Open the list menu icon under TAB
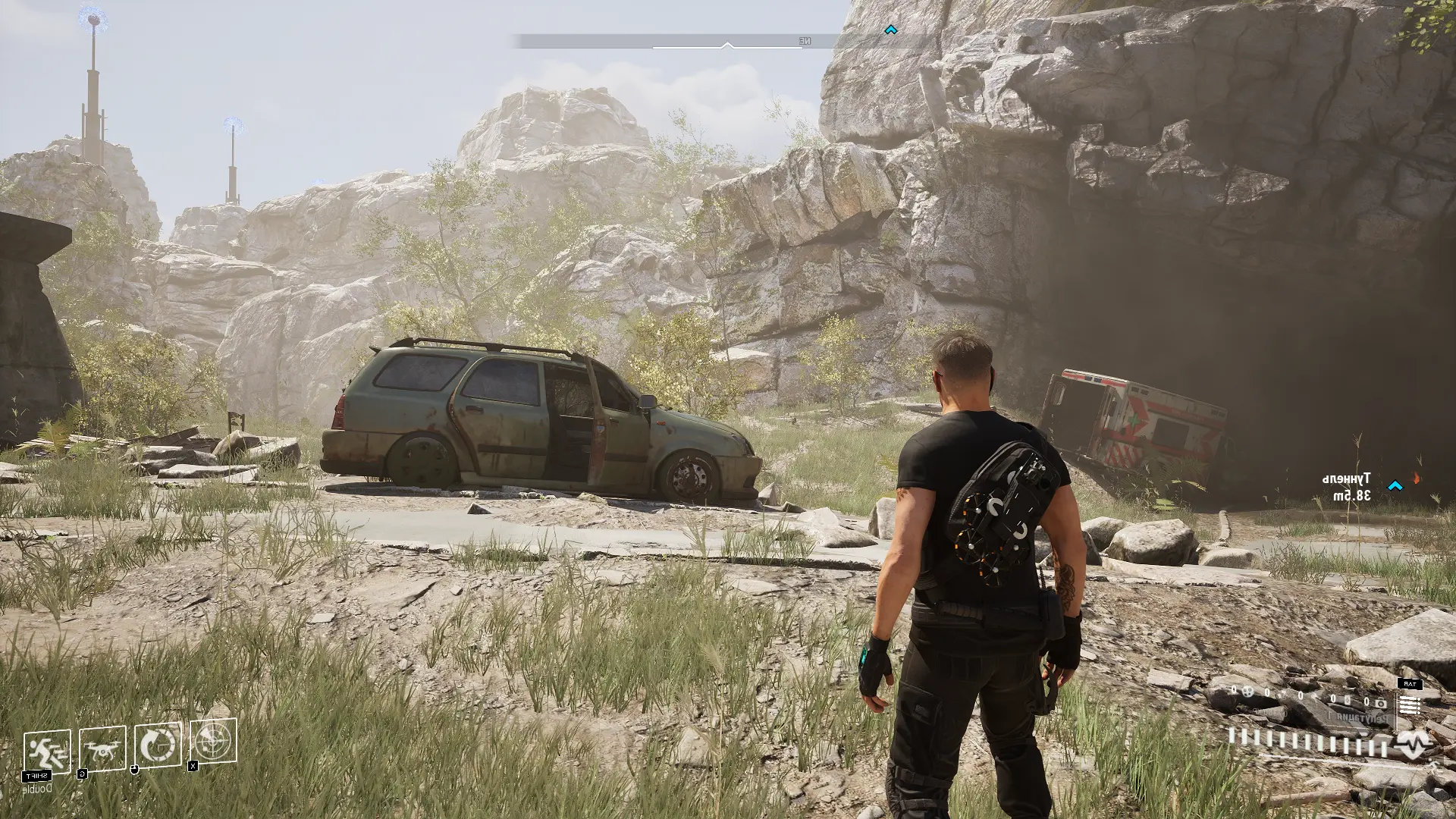 click(x=1410, y=707)
